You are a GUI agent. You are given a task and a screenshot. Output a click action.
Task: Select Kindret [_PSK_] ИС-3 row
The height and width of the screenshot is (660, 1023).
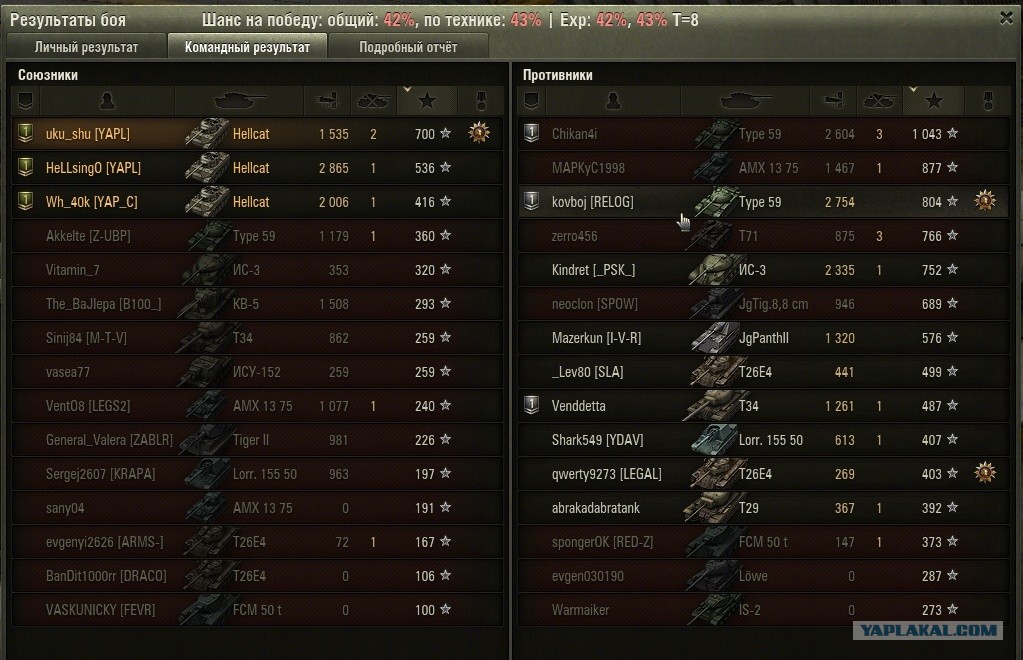click(x=593, y=270)
